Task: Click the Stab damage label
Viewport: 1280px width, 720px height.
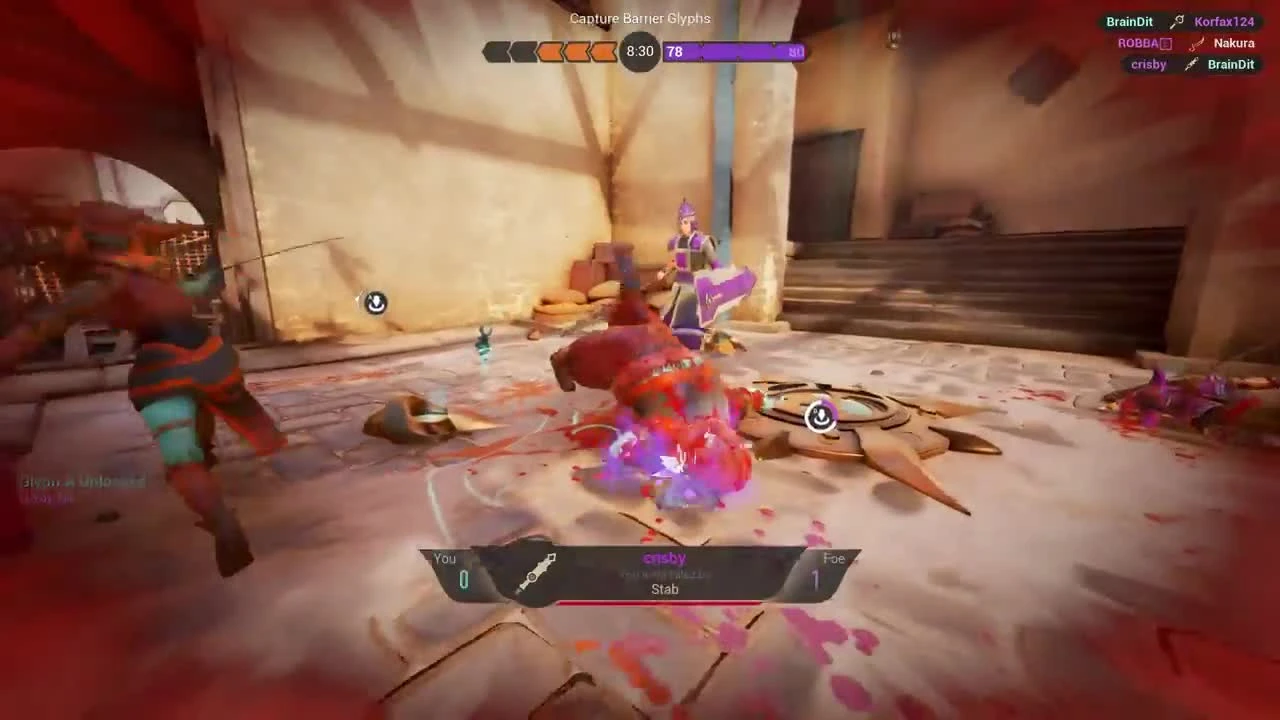Action: 664,589
